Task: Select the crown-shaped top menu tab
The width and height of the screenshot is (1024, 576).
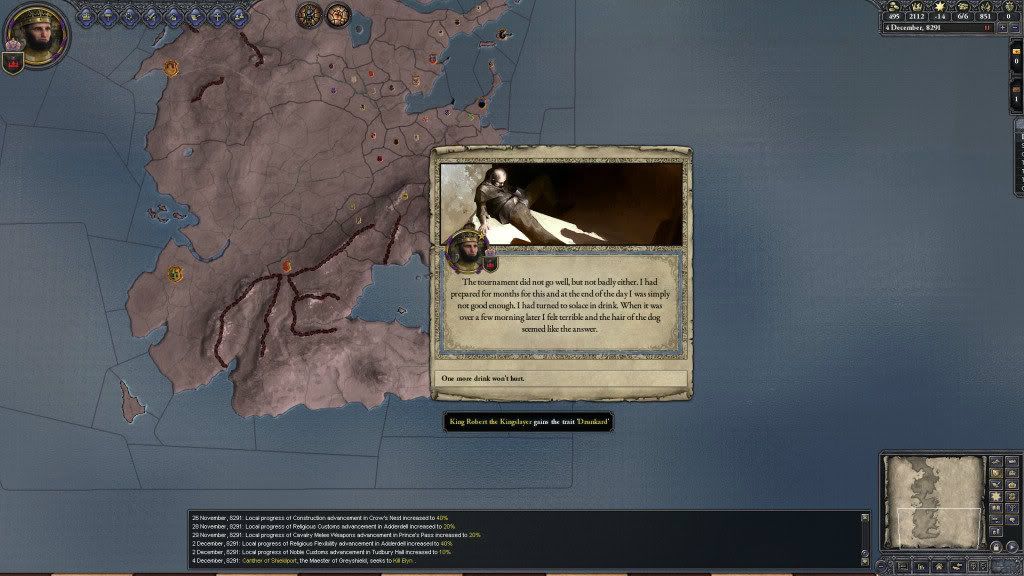Action: pos(86,15)
